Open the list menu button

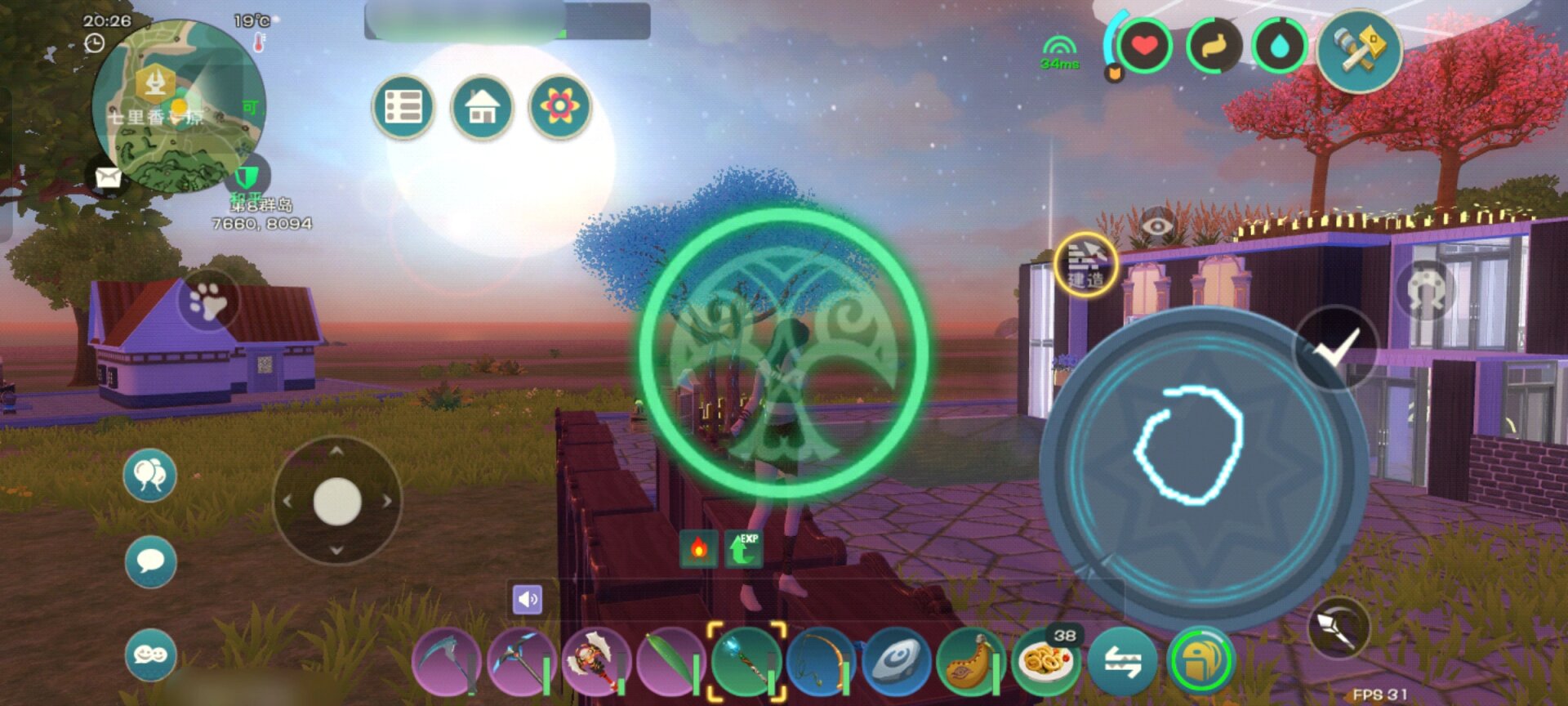coord(403,107)
